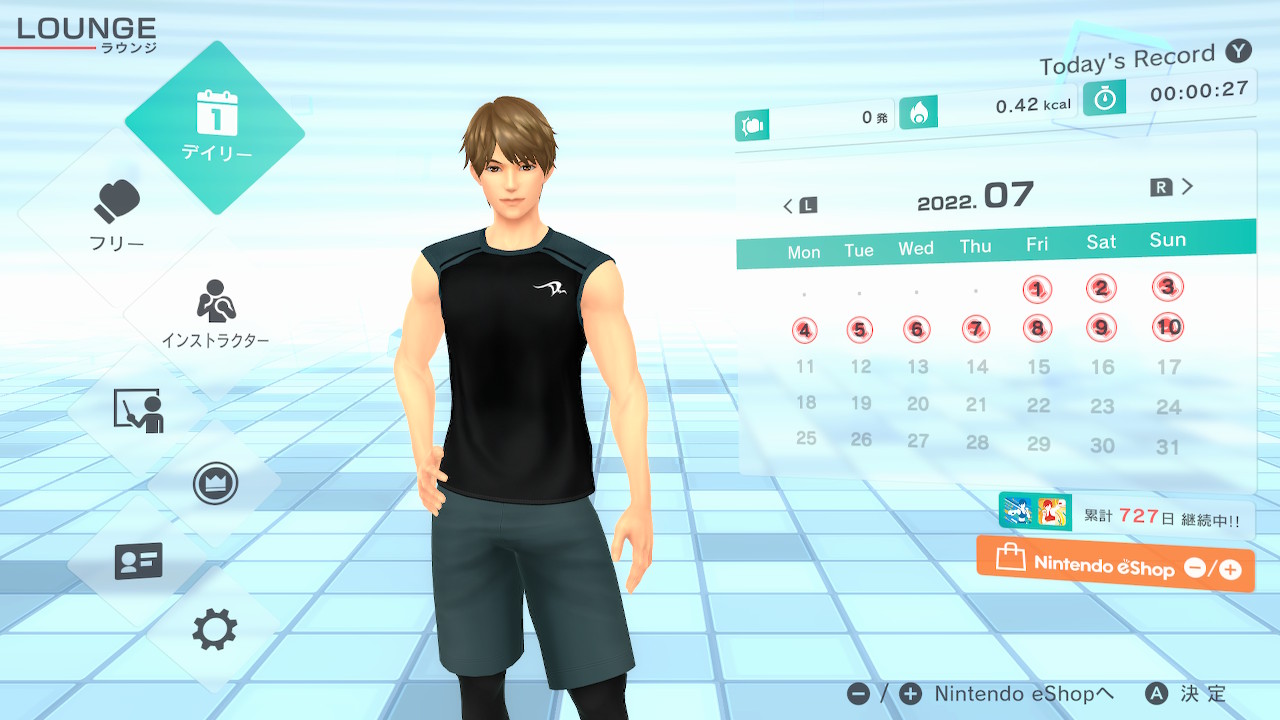Click the 727-day streak banner
The width and height of the screenshot is (1280, 720).
(x=1126, y=516)
